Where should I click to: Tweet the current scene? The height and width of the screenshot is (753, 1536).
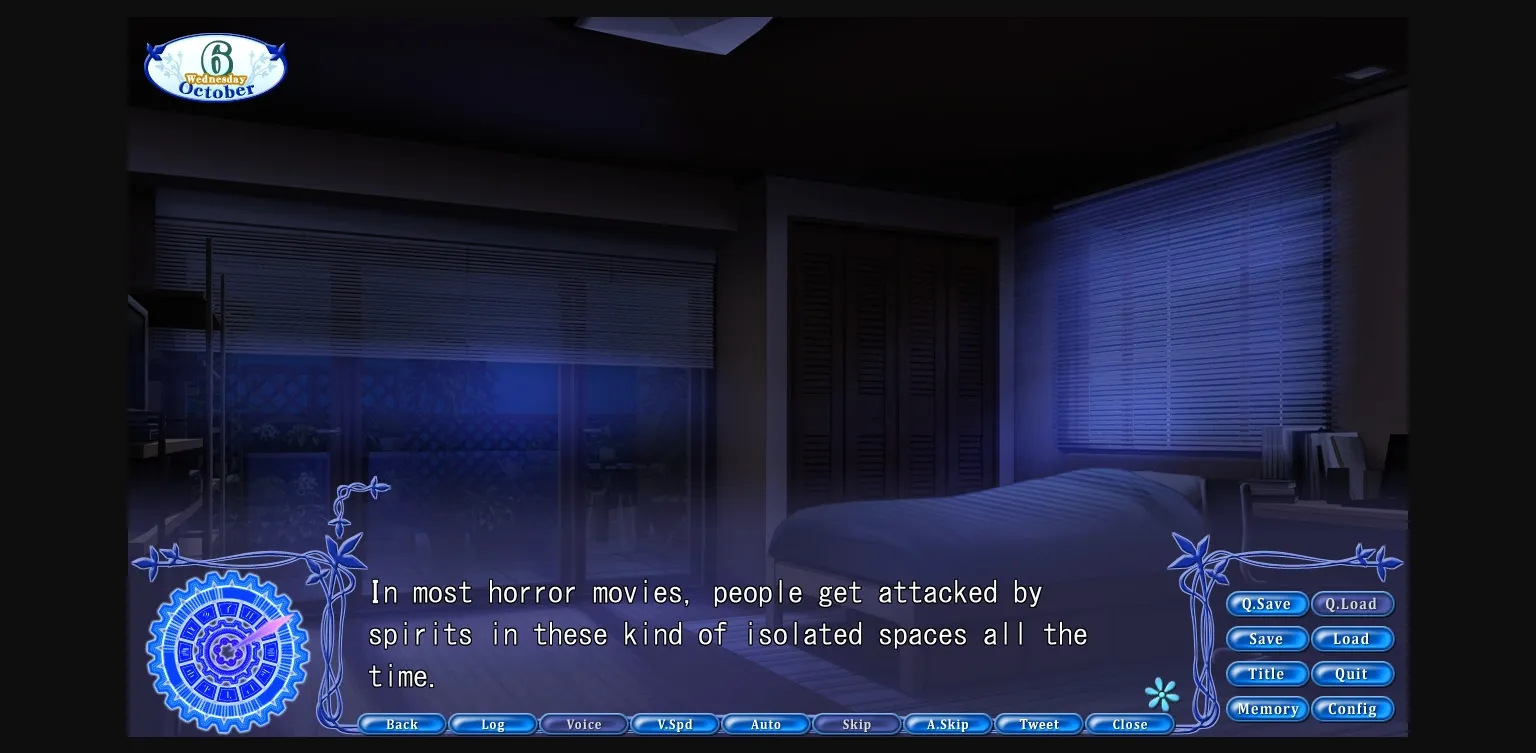pyautogui.click(x=1039, y=724)
